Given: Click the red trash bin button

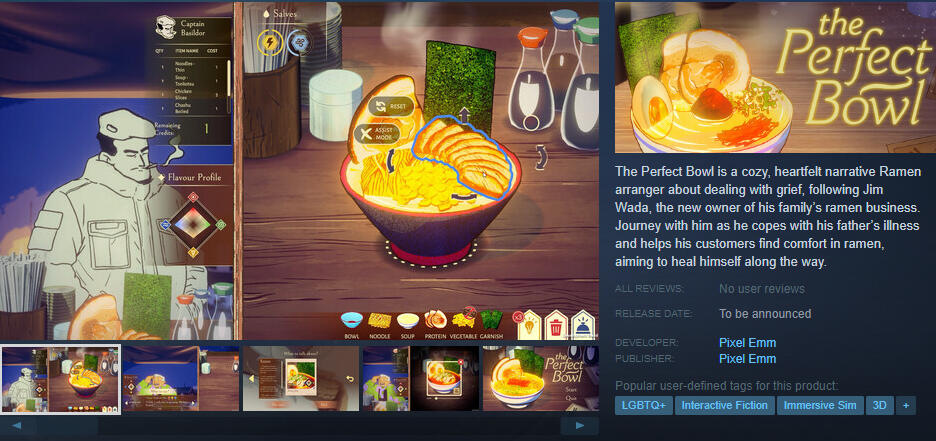Looking at the screenshot, I should [555, 323].
